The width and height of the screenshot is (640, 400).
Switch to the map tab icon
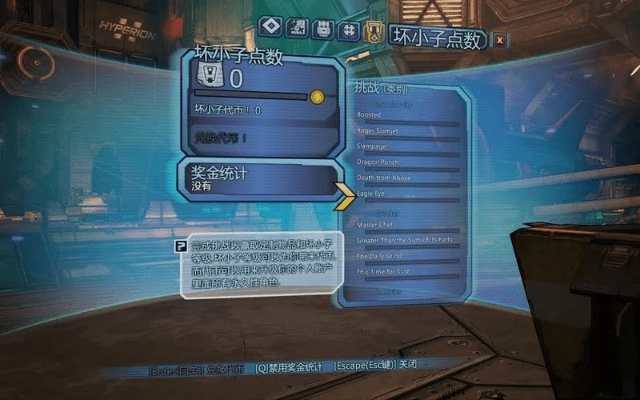pos(296,28)
